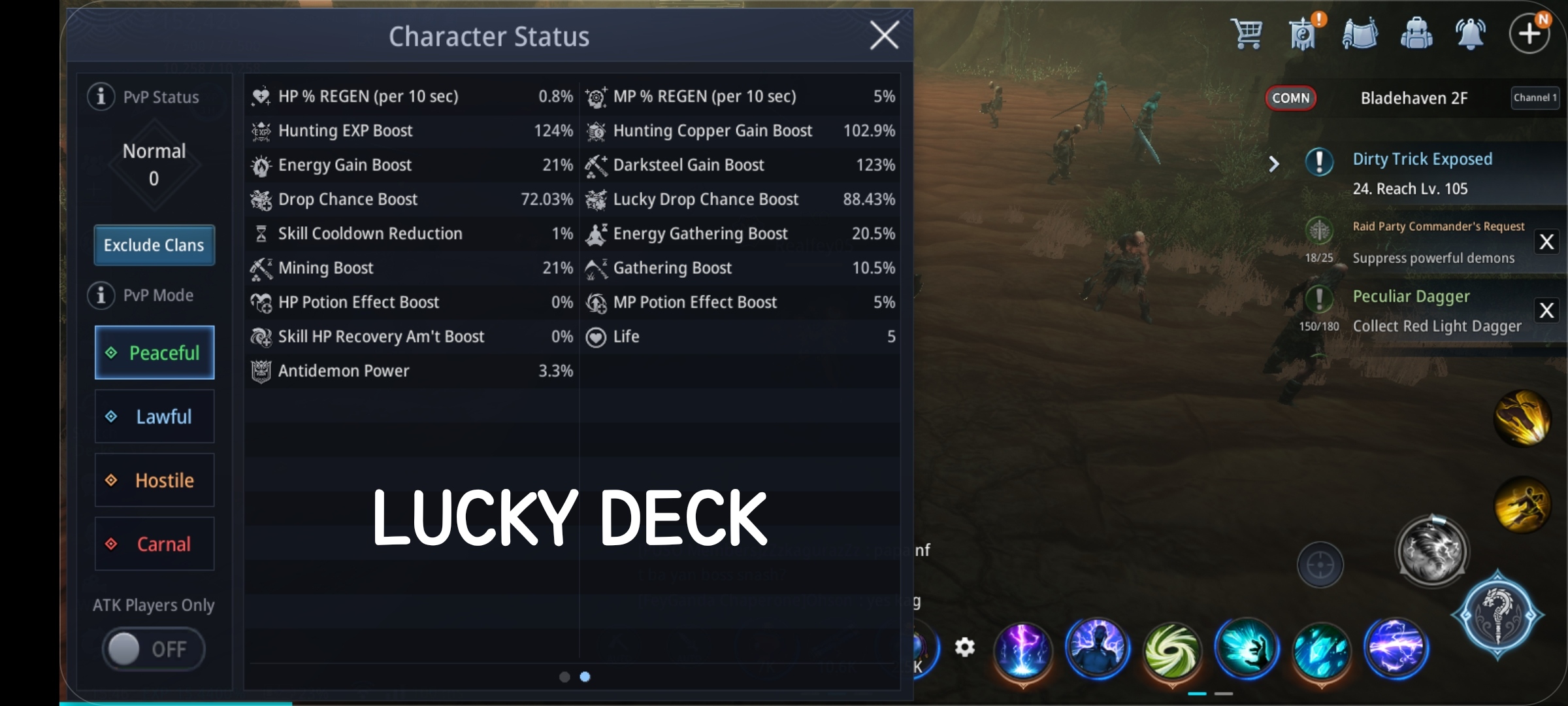Open the notification bell
The image size is (1568, 706).
coord(1471,33)
